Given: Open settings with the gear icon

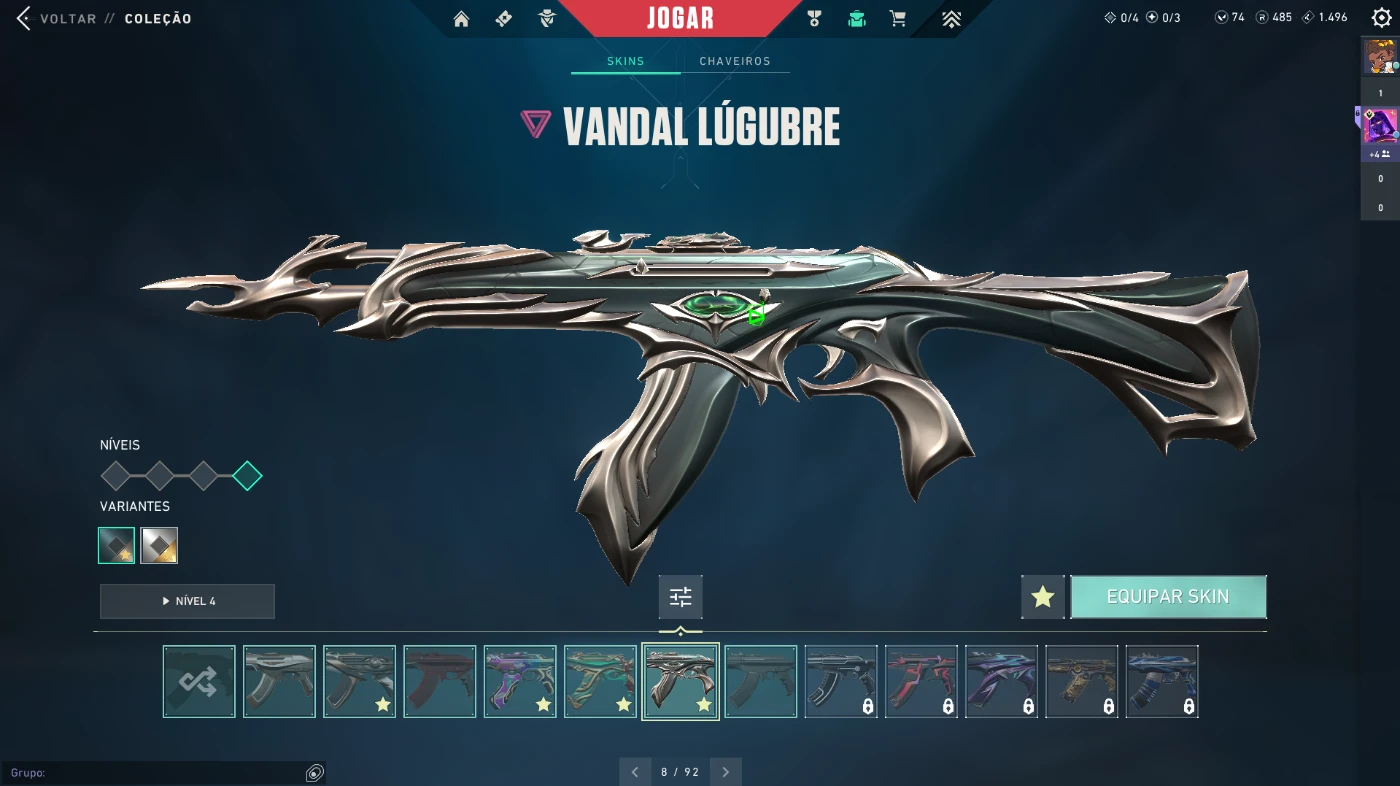Looking at the screenshot, I should pyautogui.click(x=1381, y=18).
